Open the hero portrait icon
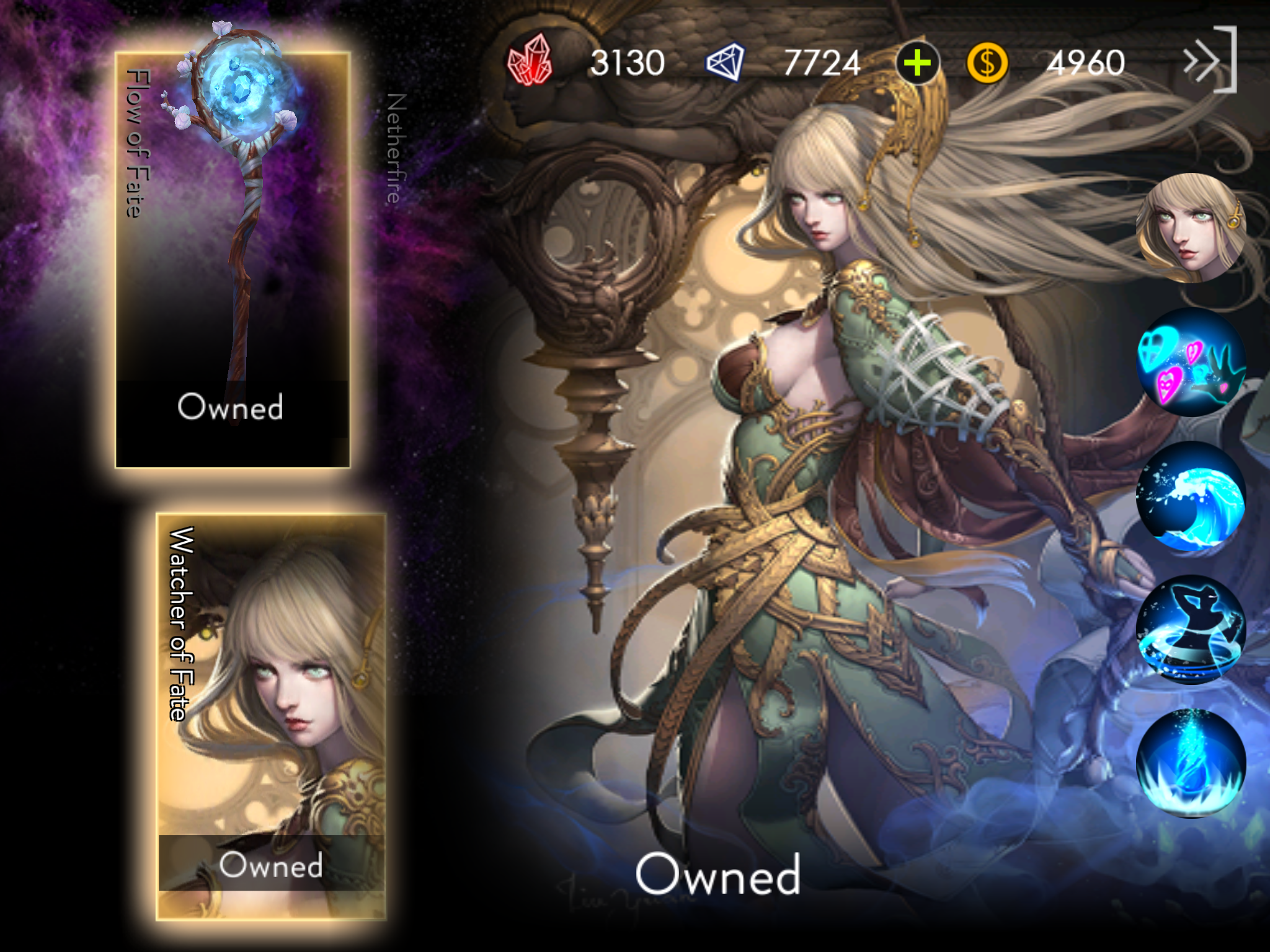1270x952 pixels. pos(1190,227)
